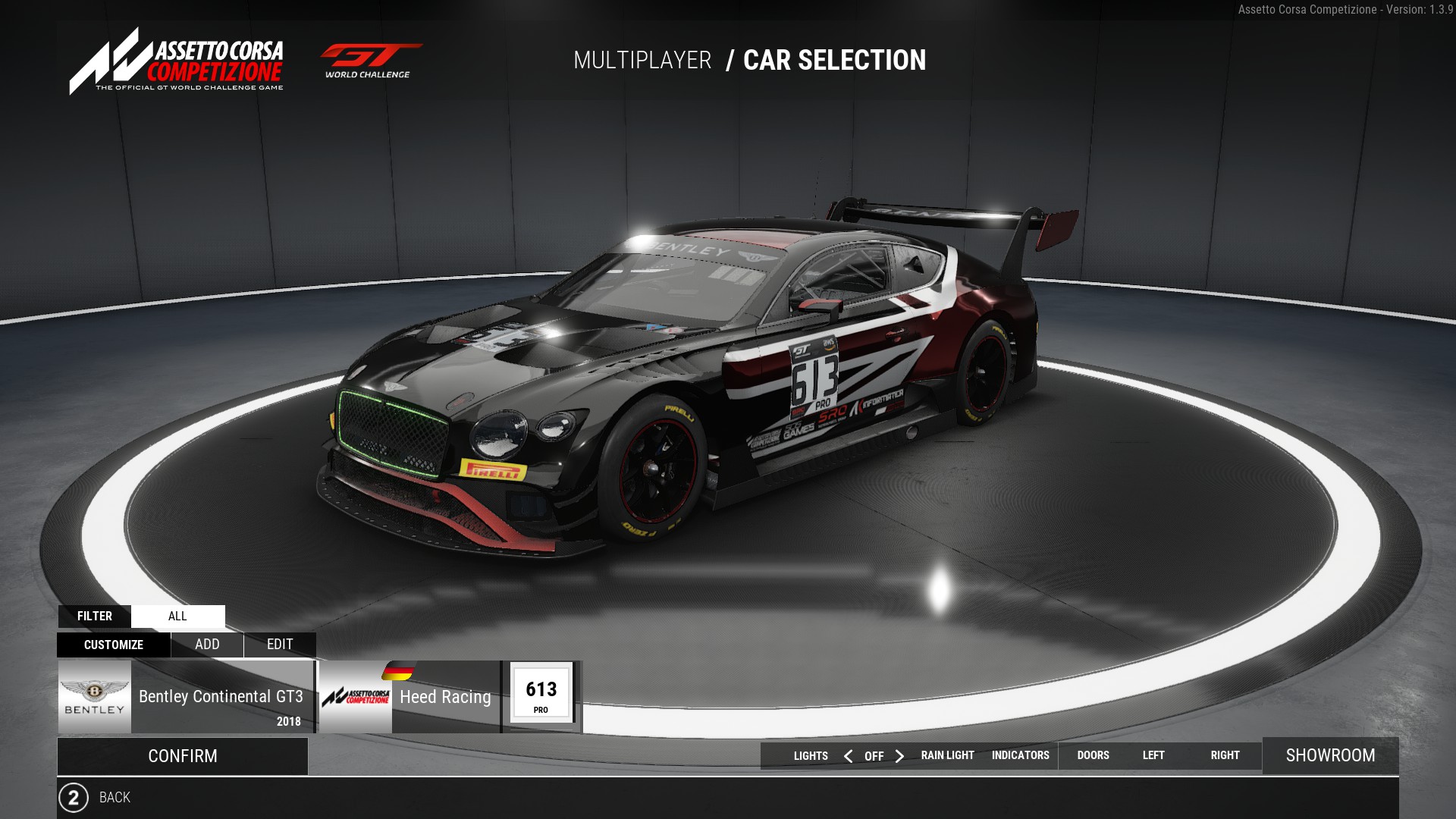
Task: Choose the Bentley Continental GT3 car tile
Action: (186, 697)
